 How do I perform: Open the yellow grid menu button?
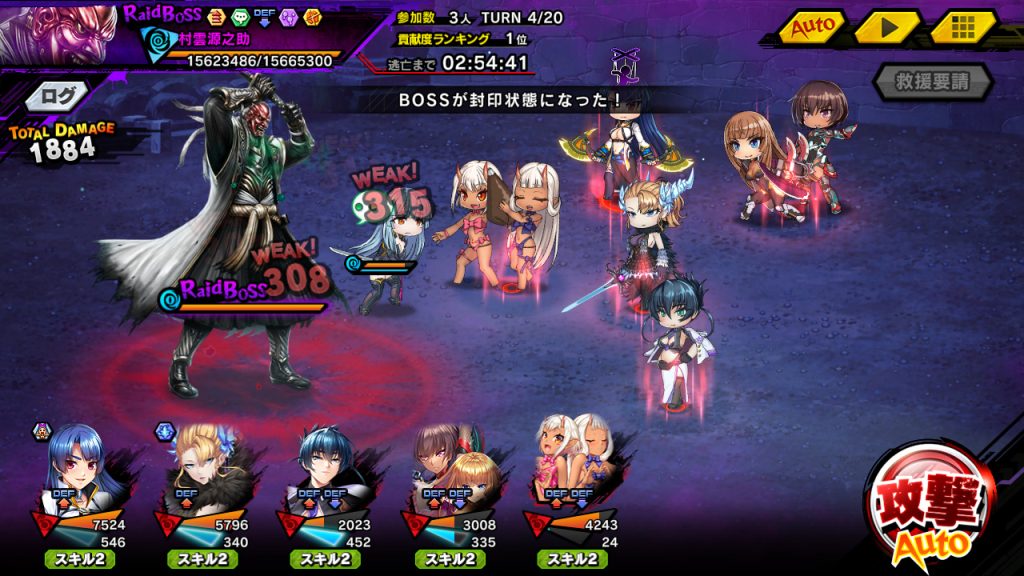(x=962, y=27)
